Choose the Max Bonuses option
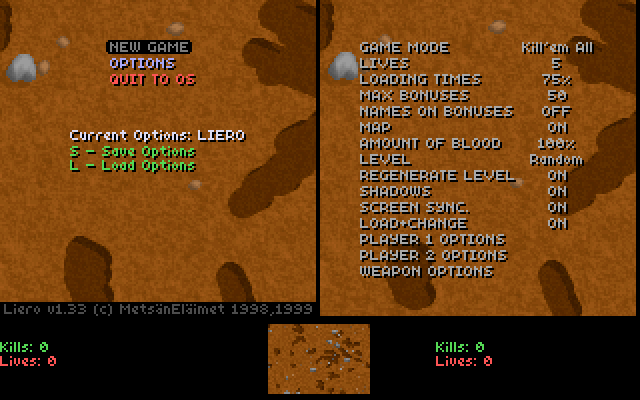The height and width of the screenshot is (400, 640). coord(412,95)
